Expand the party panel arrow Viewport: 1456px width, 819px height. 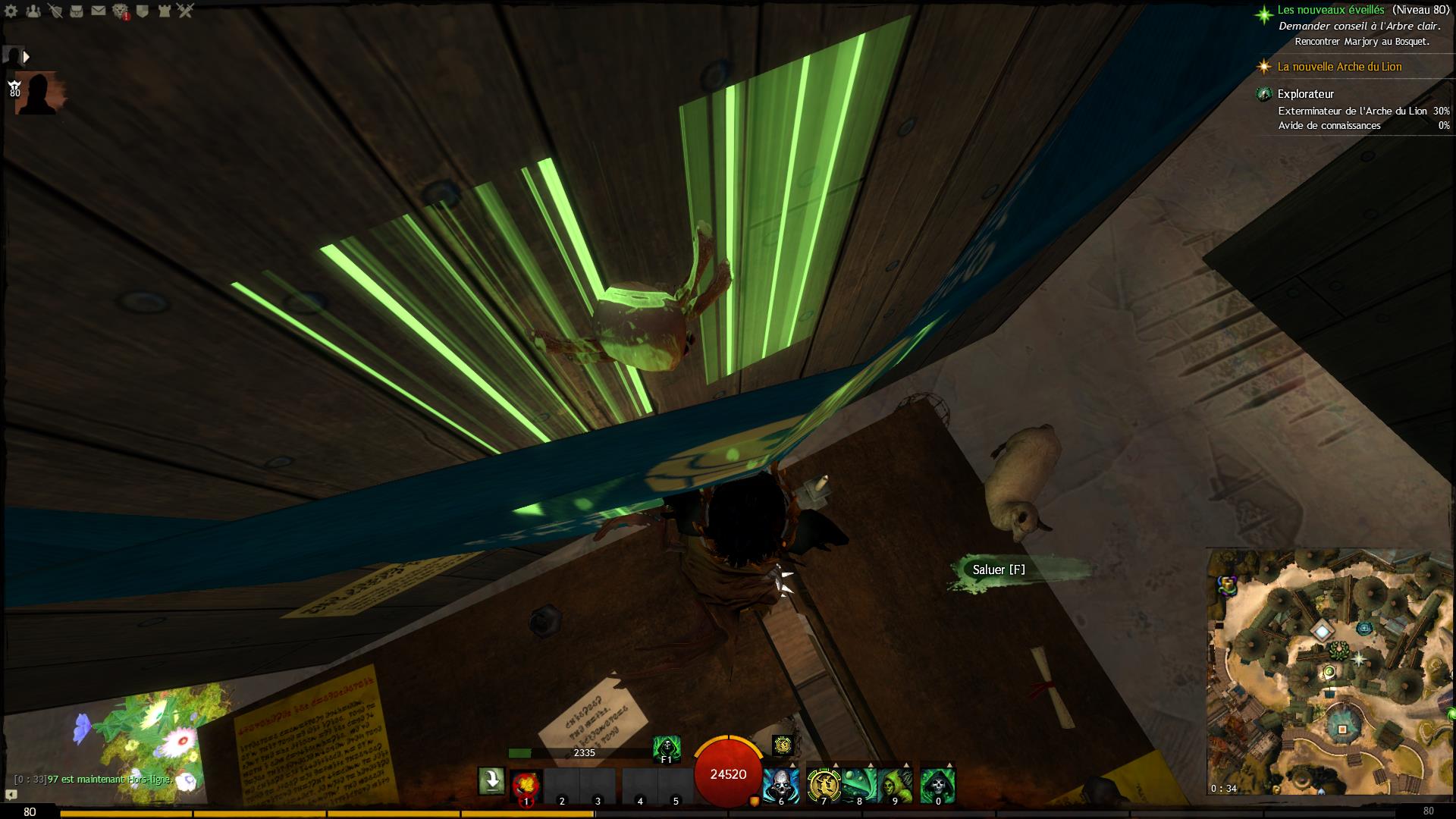(27, 57)
